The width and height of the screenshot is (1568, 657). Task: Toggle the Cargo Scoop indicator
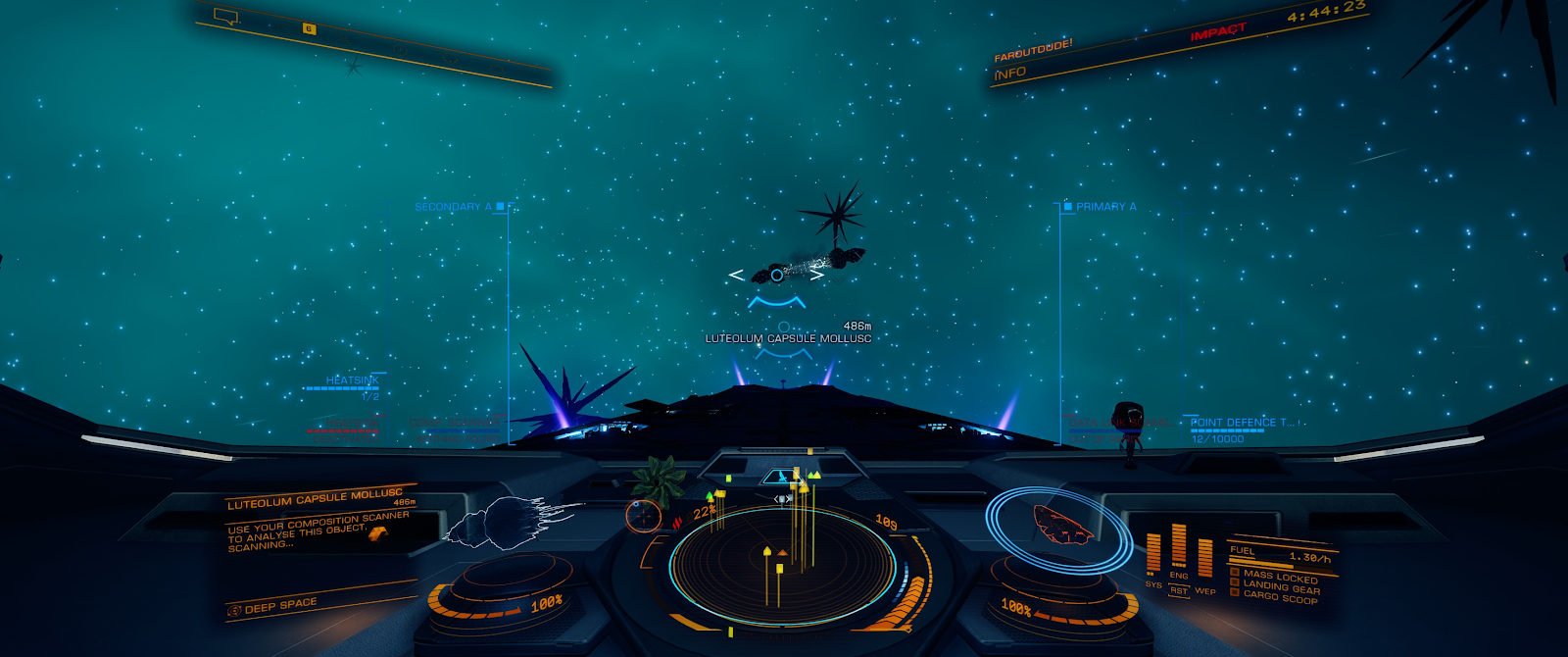tap(1279, 597)
